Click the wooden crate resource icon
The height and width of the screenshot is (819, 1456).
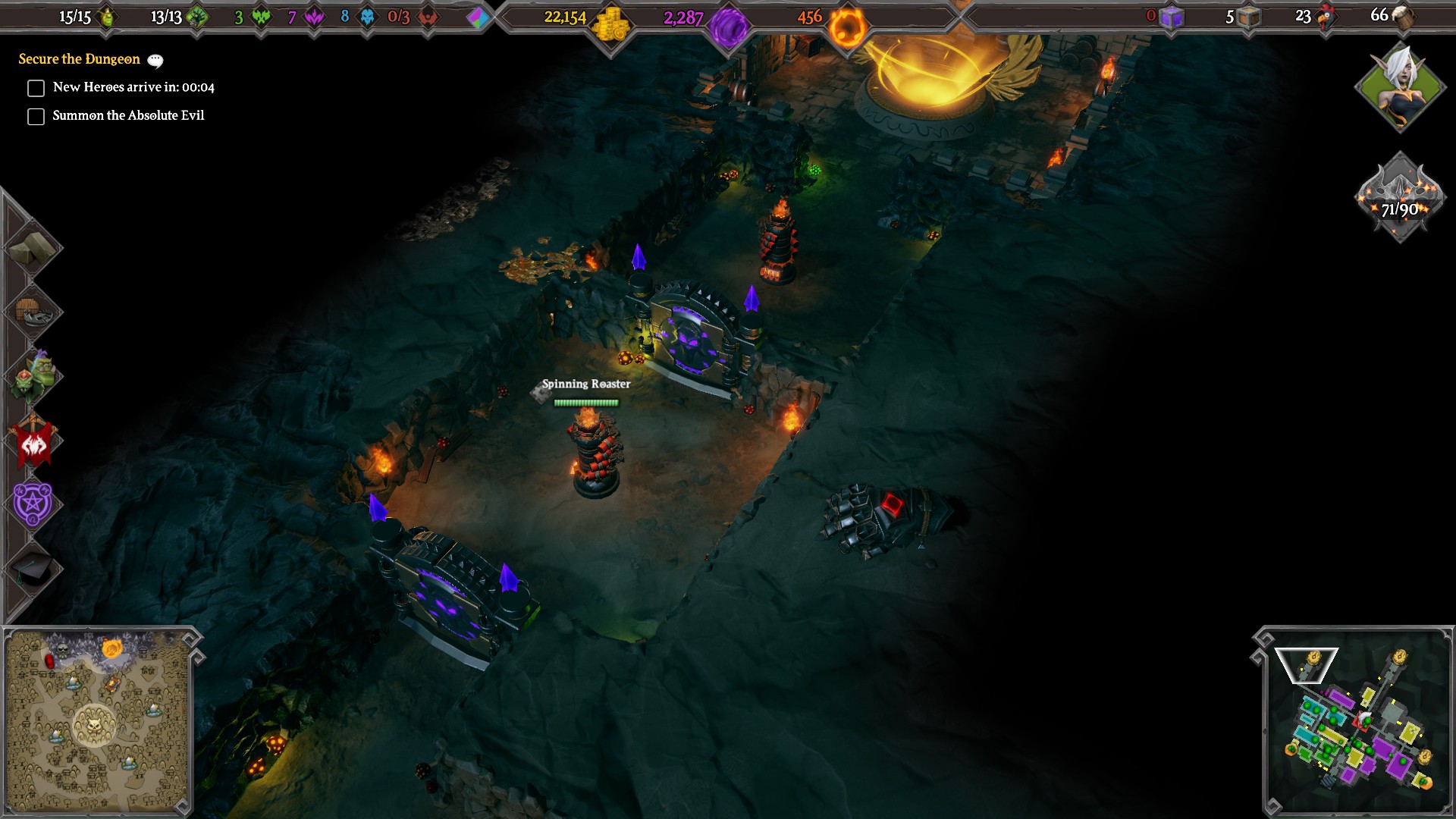click(x=1249, y=17)
